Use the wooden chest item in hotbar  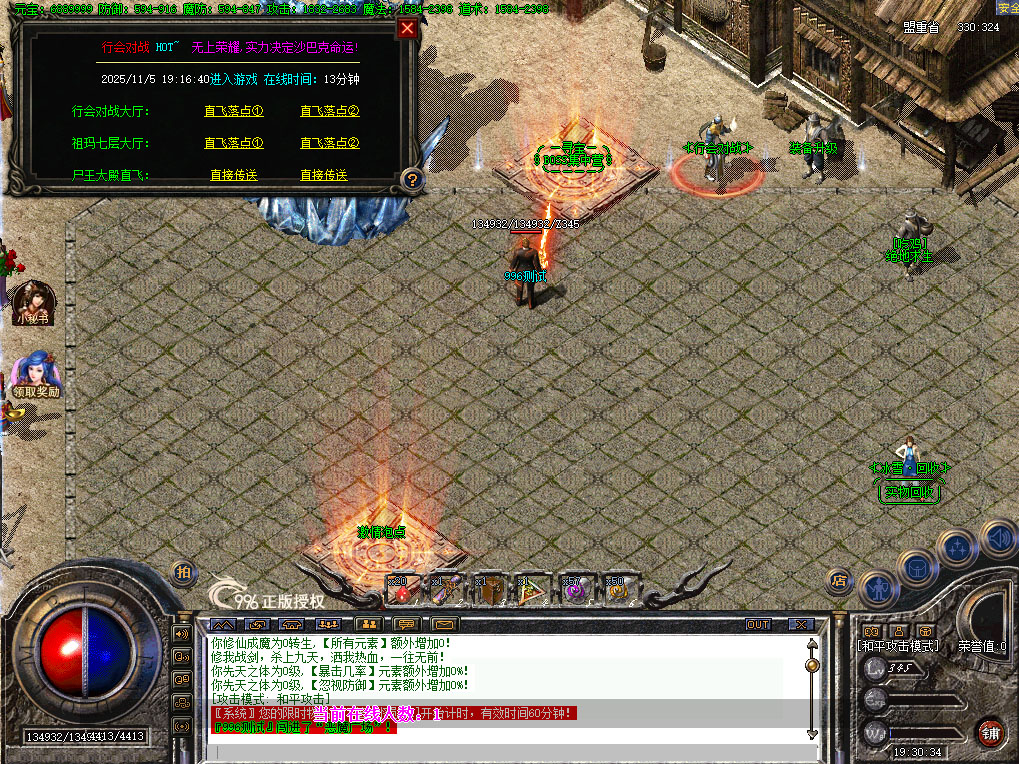487,590
